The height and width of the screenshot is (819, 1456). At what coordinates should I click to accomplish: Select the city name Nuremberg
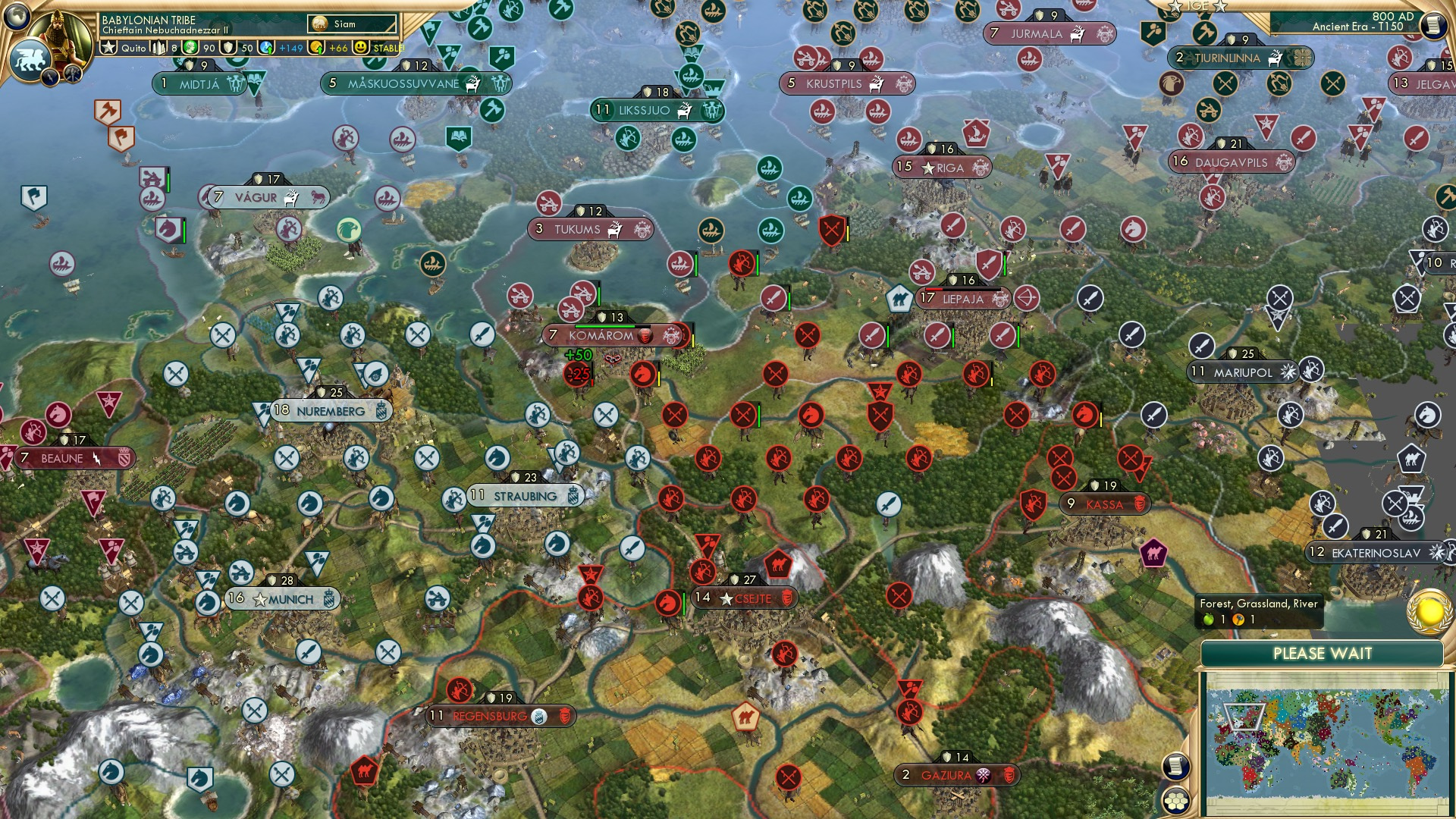(330, 409)
